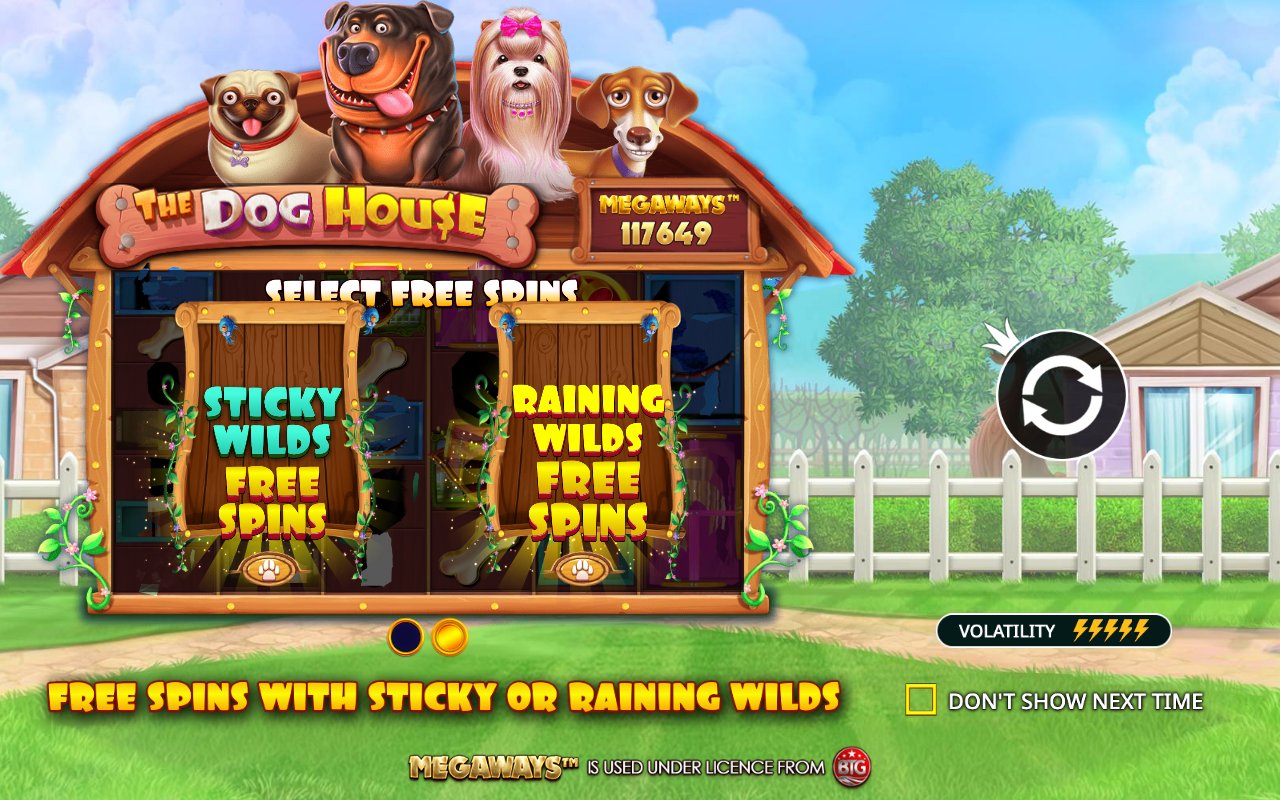Toggle the dark blue pagination dot
The width and height of the screenshot is (1280, 800).
coord(404,636)
